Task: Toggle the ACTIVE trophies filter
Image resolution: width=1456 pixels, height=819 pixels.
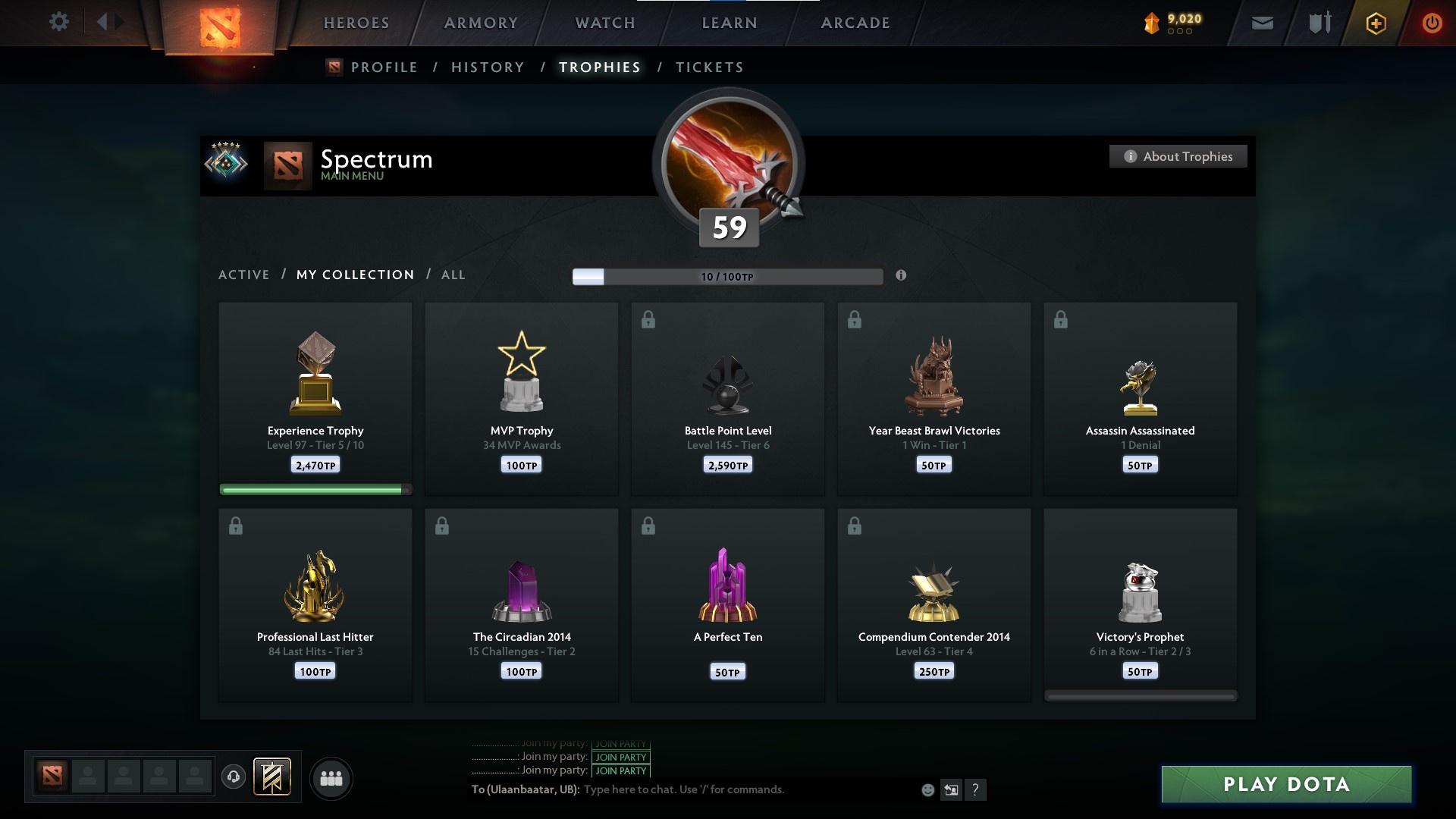Action: 244,275
